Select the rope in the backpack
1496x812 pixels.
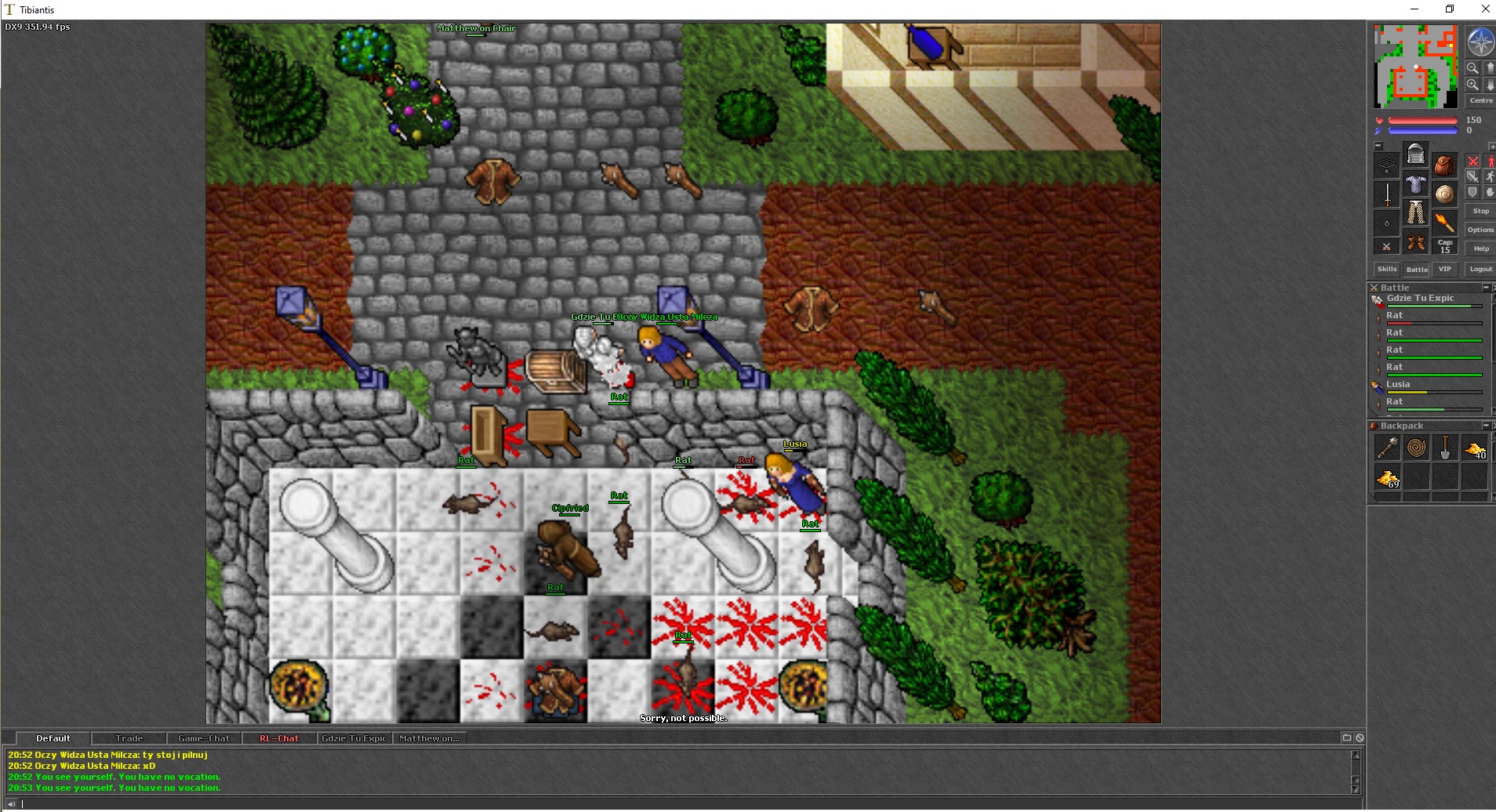point(1416,448)
